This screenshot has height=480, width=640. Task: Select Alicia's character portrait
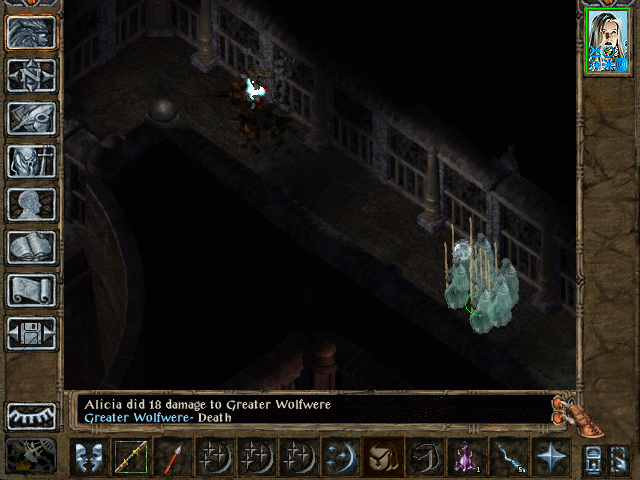tap(606, 42)
